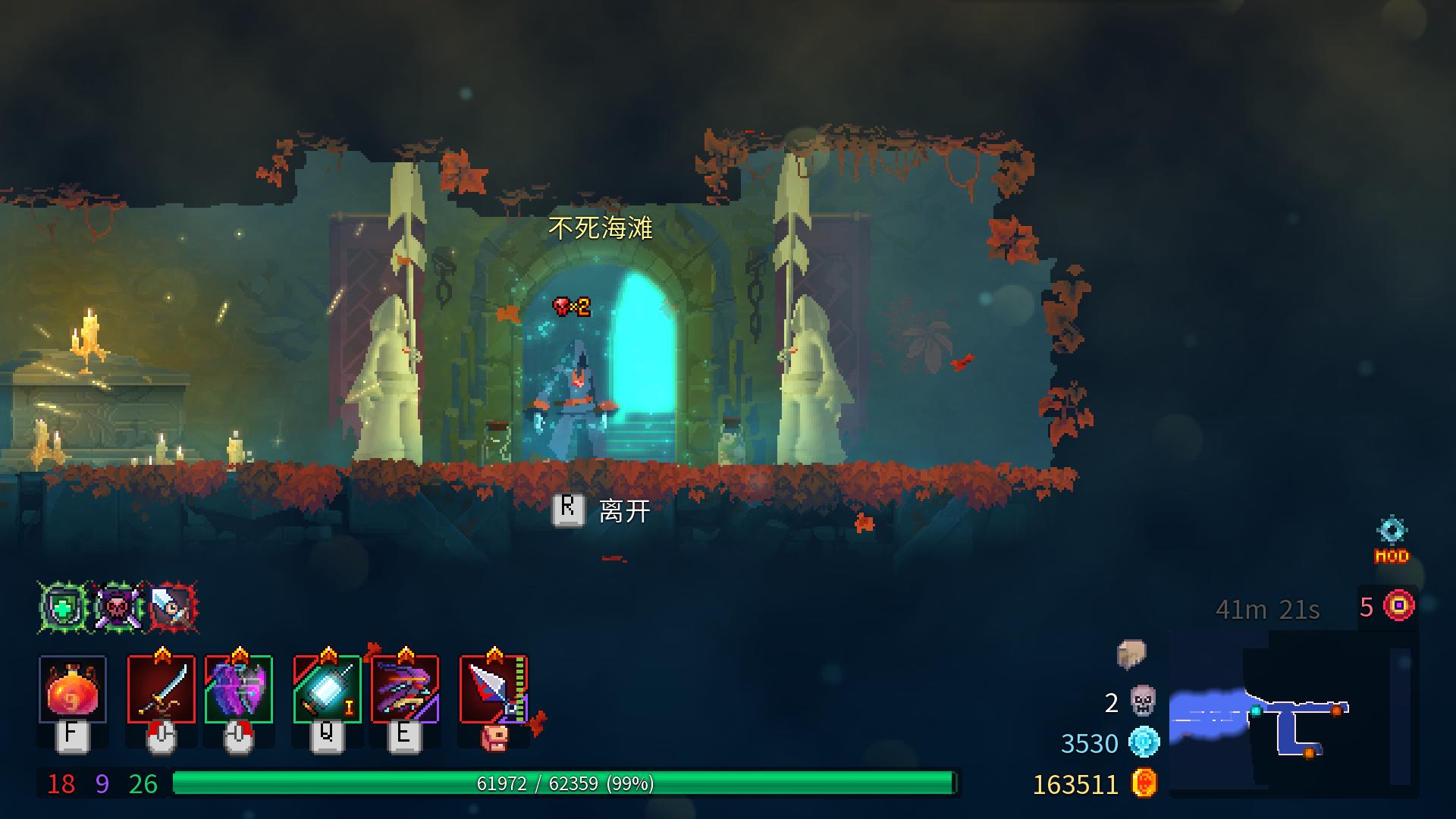
Task: Select the health flask slot
Action: 72,689
